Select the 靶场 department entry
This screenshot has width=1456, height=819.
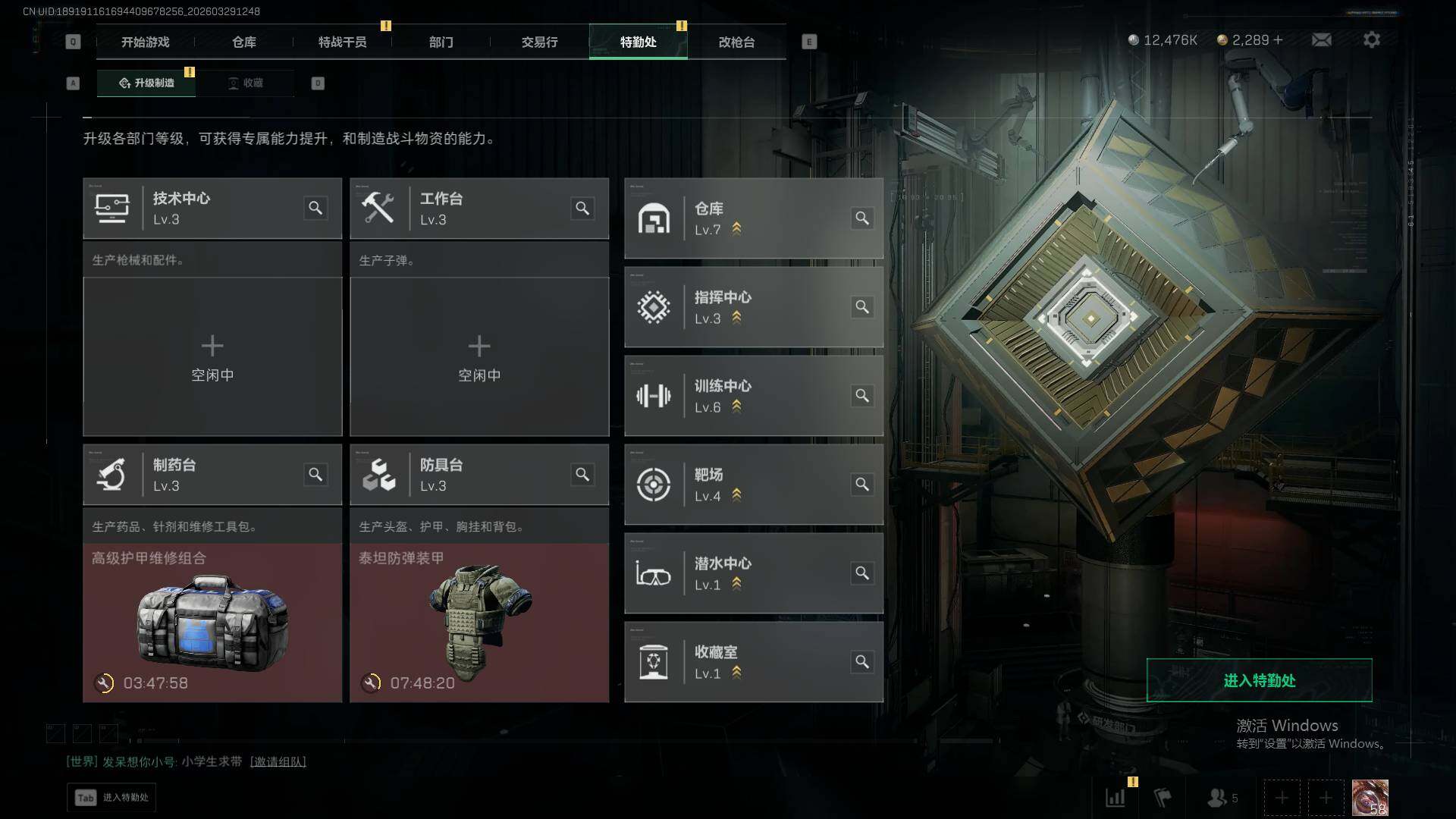[x=753, y=485]
